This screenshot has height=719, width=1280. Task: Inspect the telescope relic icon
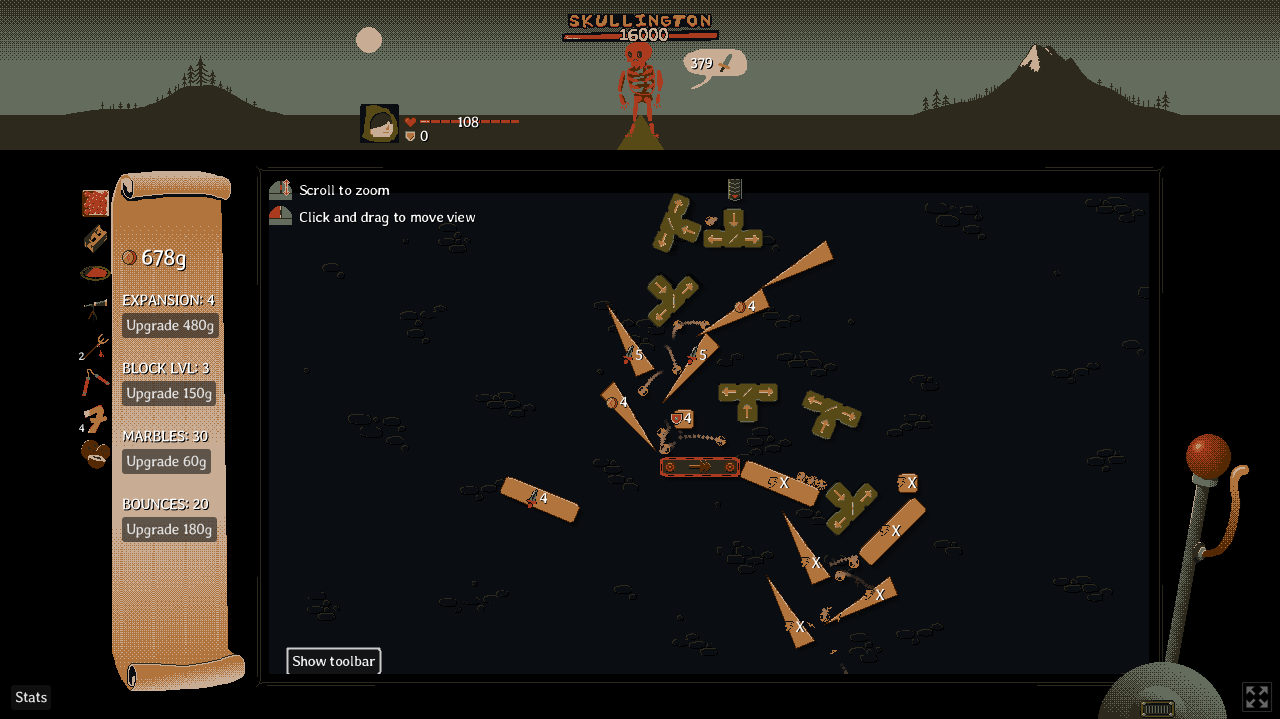(95, 309)
